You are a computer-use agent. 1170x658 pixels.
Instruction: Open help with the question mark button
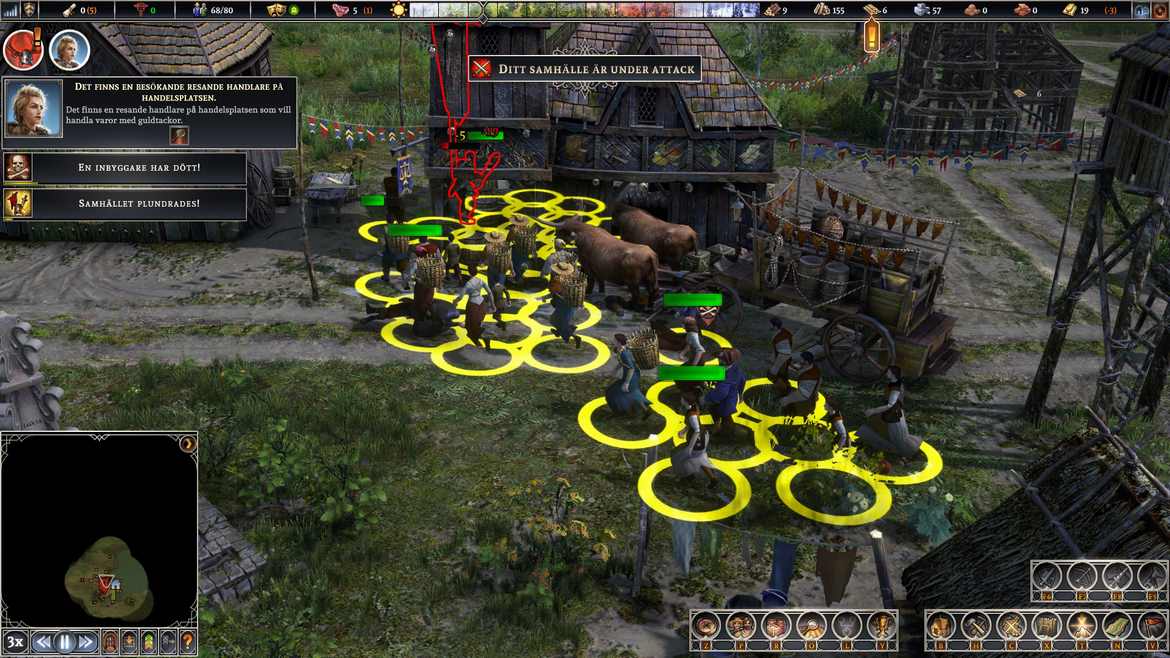187,642
